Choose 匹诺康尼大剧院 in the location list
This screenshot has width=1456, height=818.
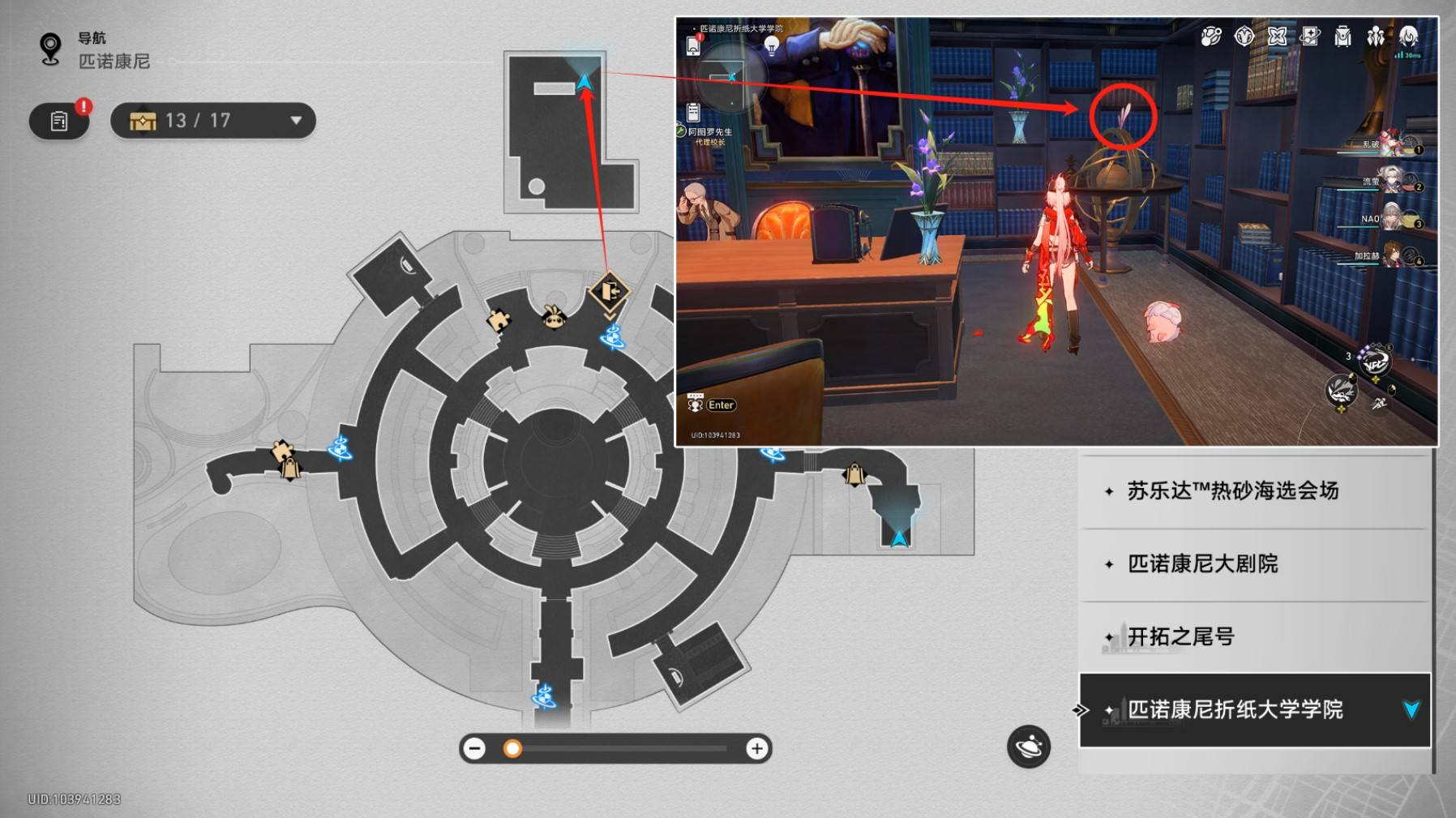tap(1203, 564)
